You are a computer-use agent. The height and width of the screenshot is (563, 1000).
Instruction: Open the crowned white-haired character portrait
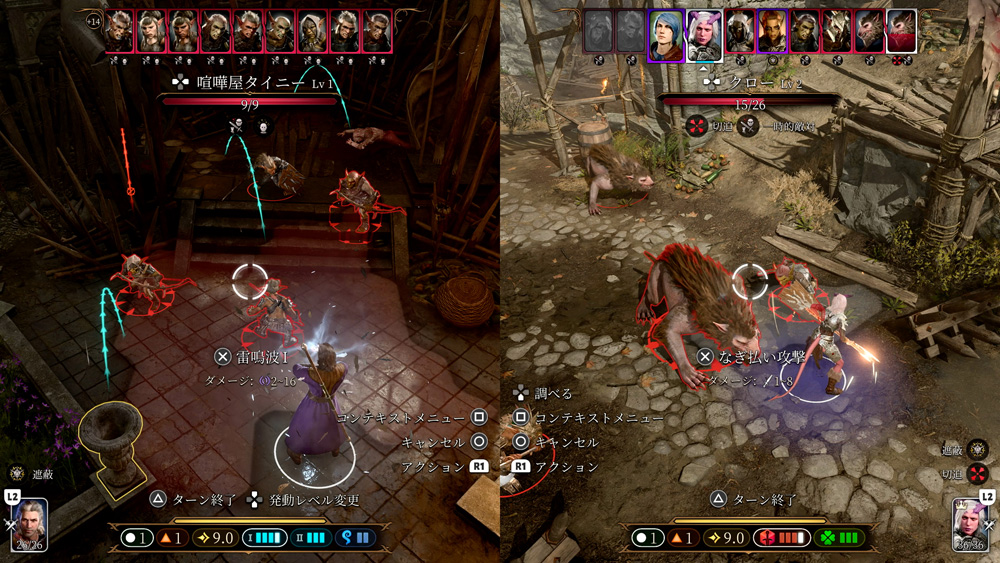(970, 522)
